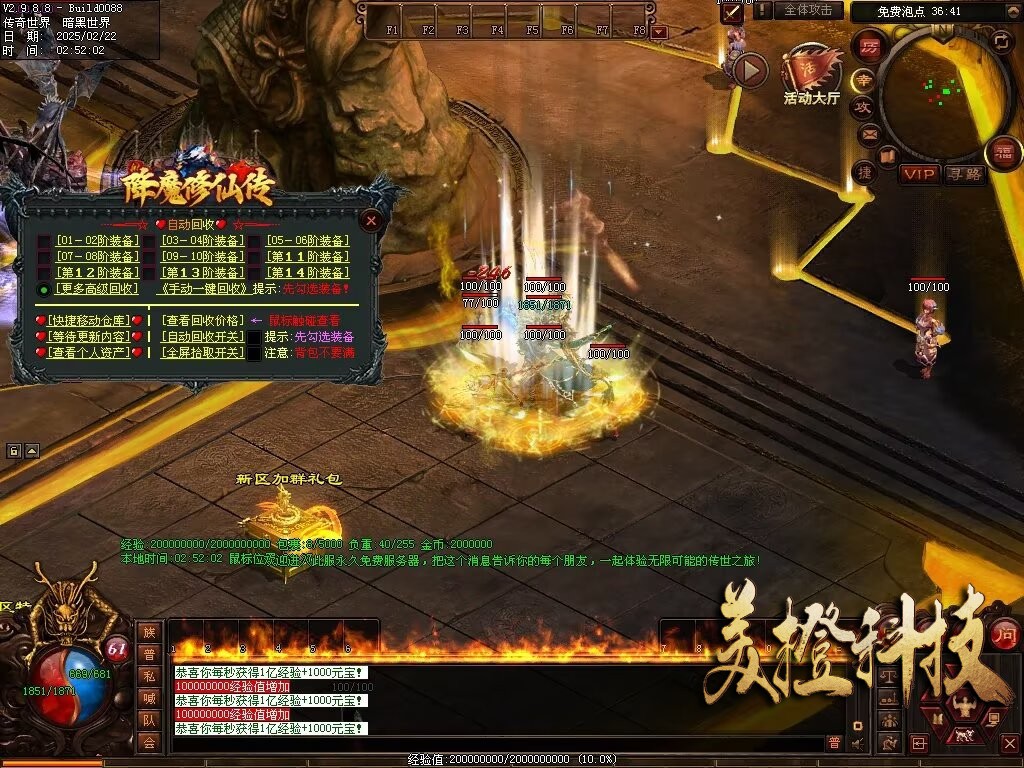The height and width of the screenshot is (768, 1024).
Task: Click the 手动一键回收 link
Action: tap(202, 289)
